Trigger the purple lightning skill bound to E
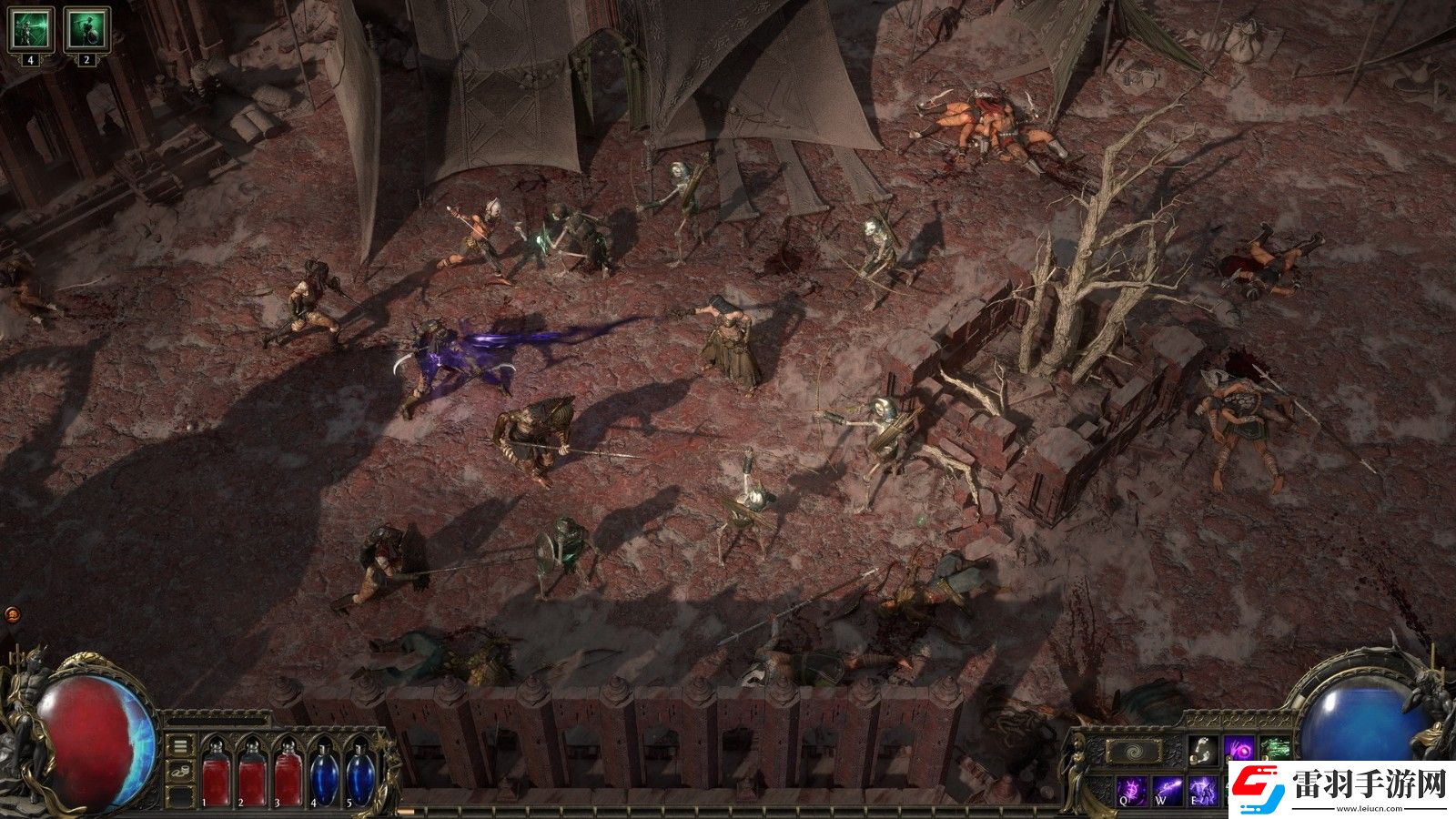 click(x=1202, y=789)
